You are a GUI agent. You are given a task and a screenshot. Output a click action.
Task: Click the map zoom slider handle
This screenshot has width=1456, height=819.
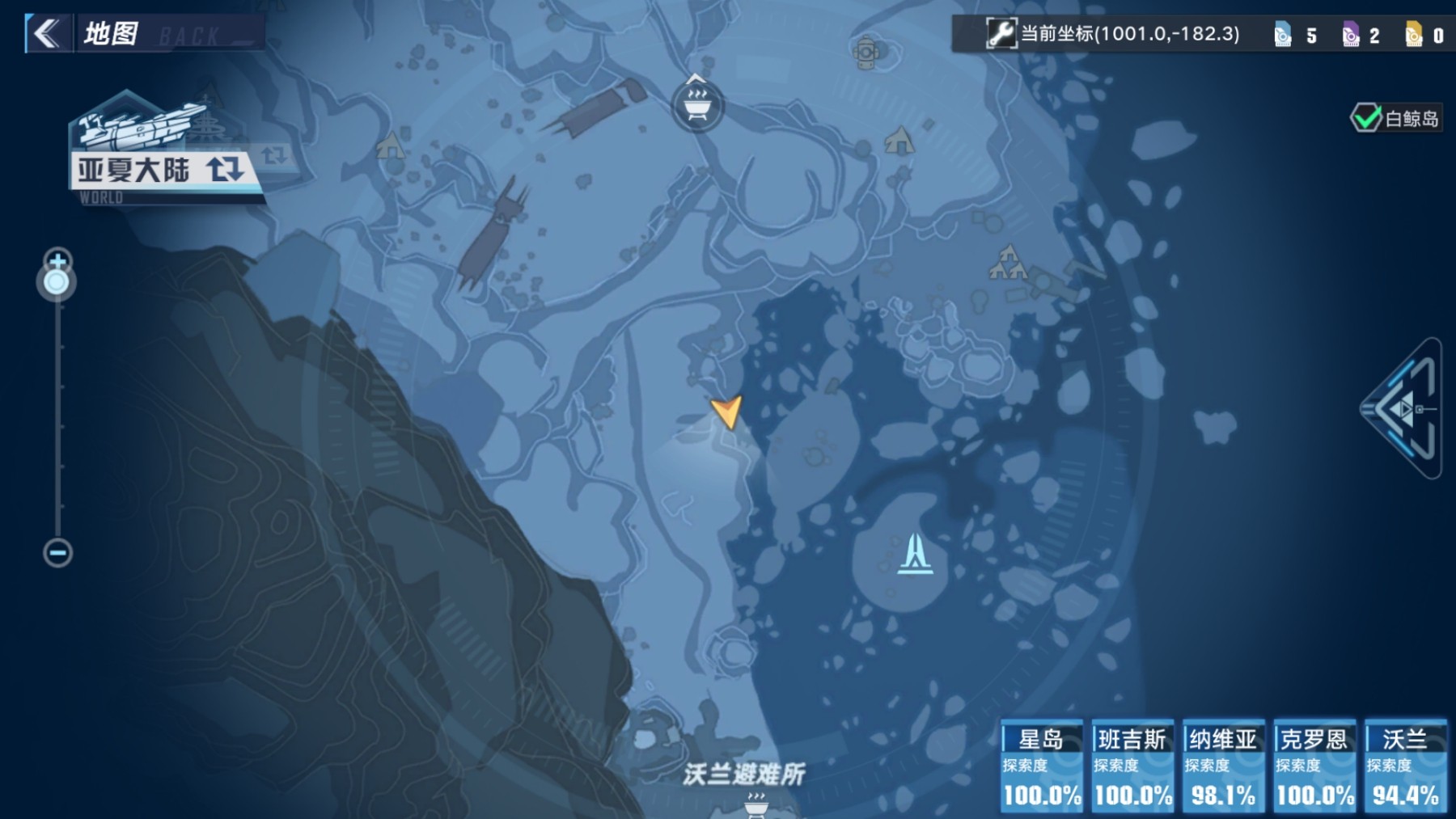[57, 282]
